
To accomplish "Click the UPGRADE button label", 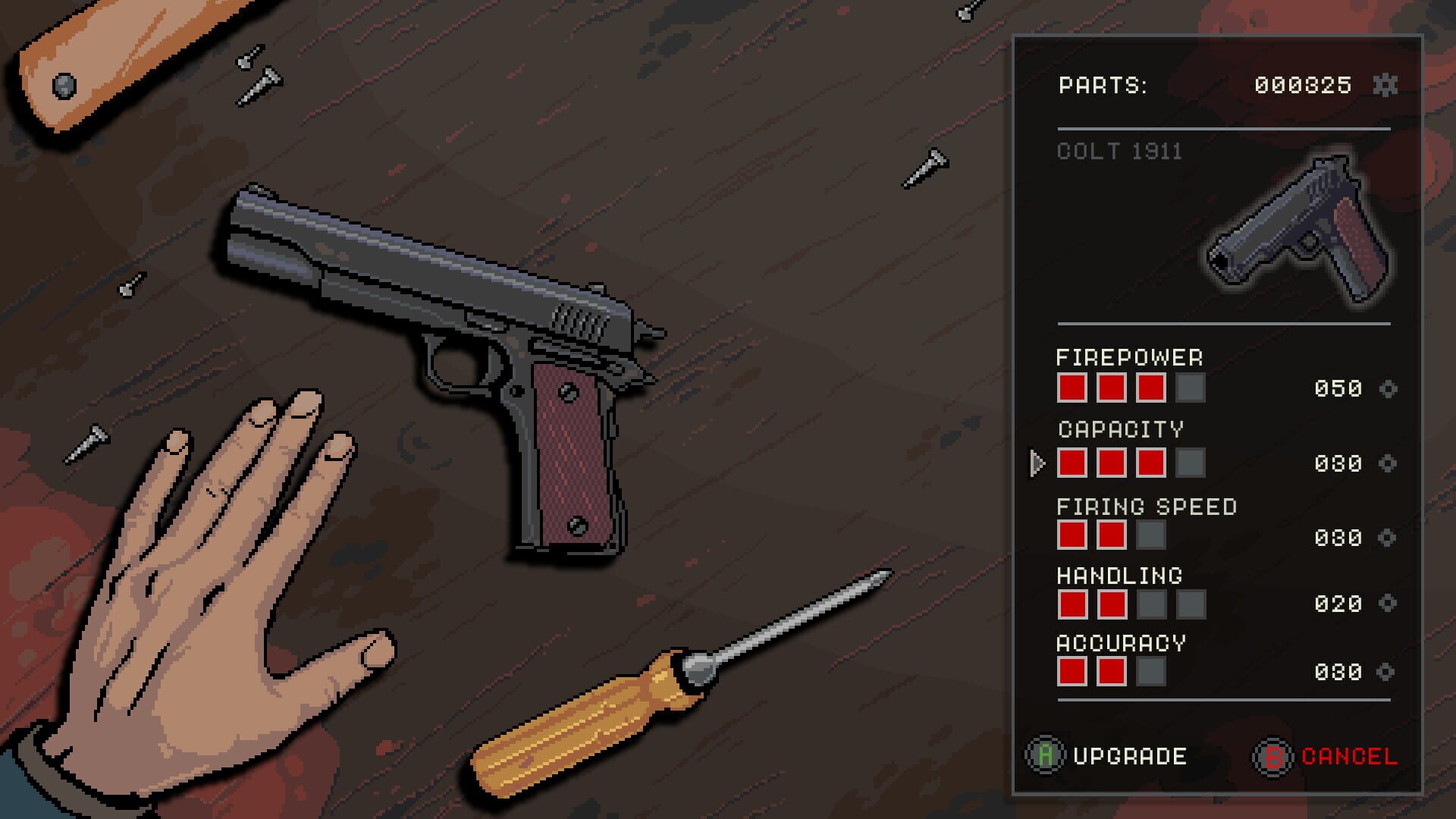I will (1130, 756).
